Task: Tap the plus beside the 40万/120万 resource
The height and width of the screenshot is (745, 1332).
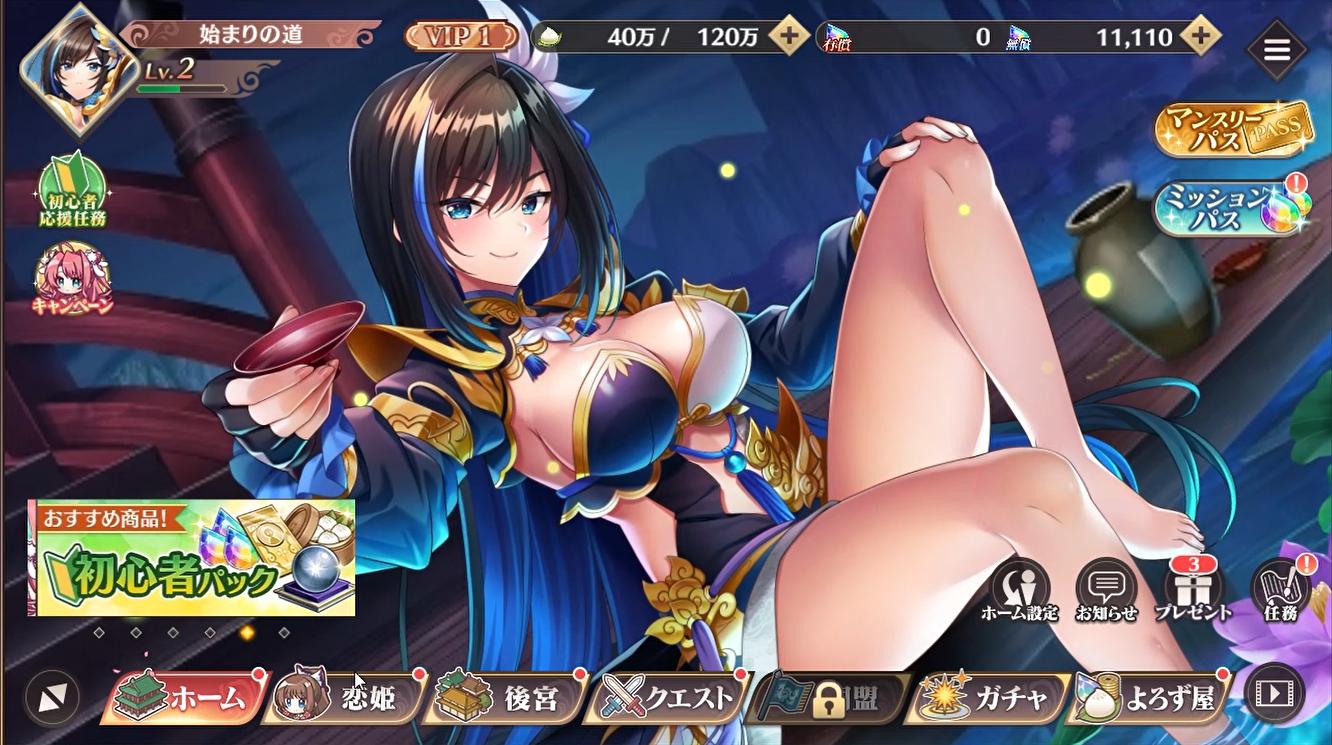Action: pos(790,37)
